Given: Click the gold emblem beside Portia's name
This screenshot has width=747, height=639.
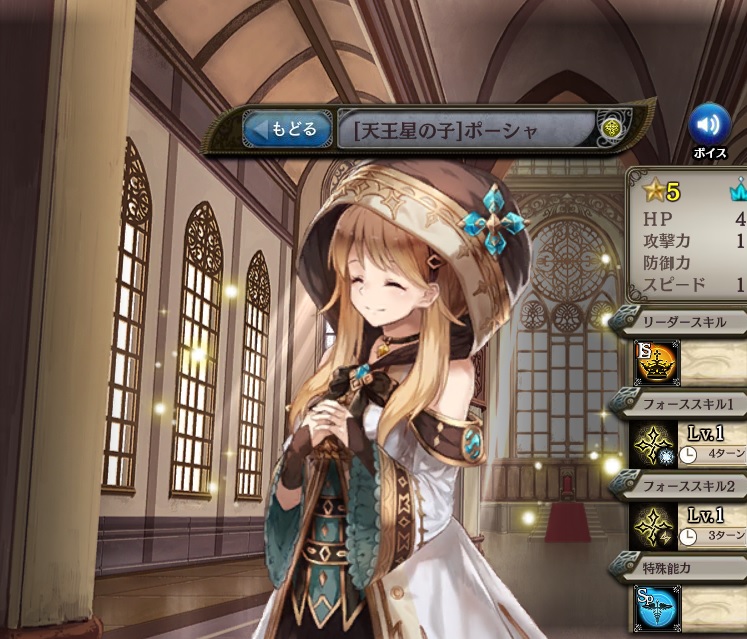Looking at the screenshot, I should 611,129.
